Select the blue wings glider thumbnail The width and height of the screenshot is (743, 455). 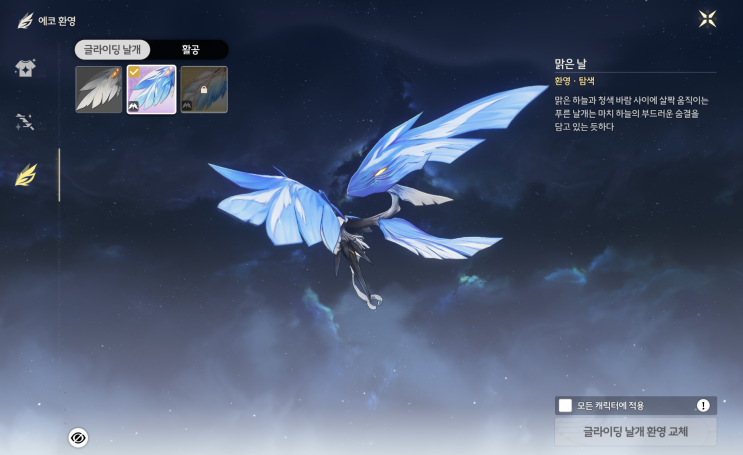click(x=151, y=90)
